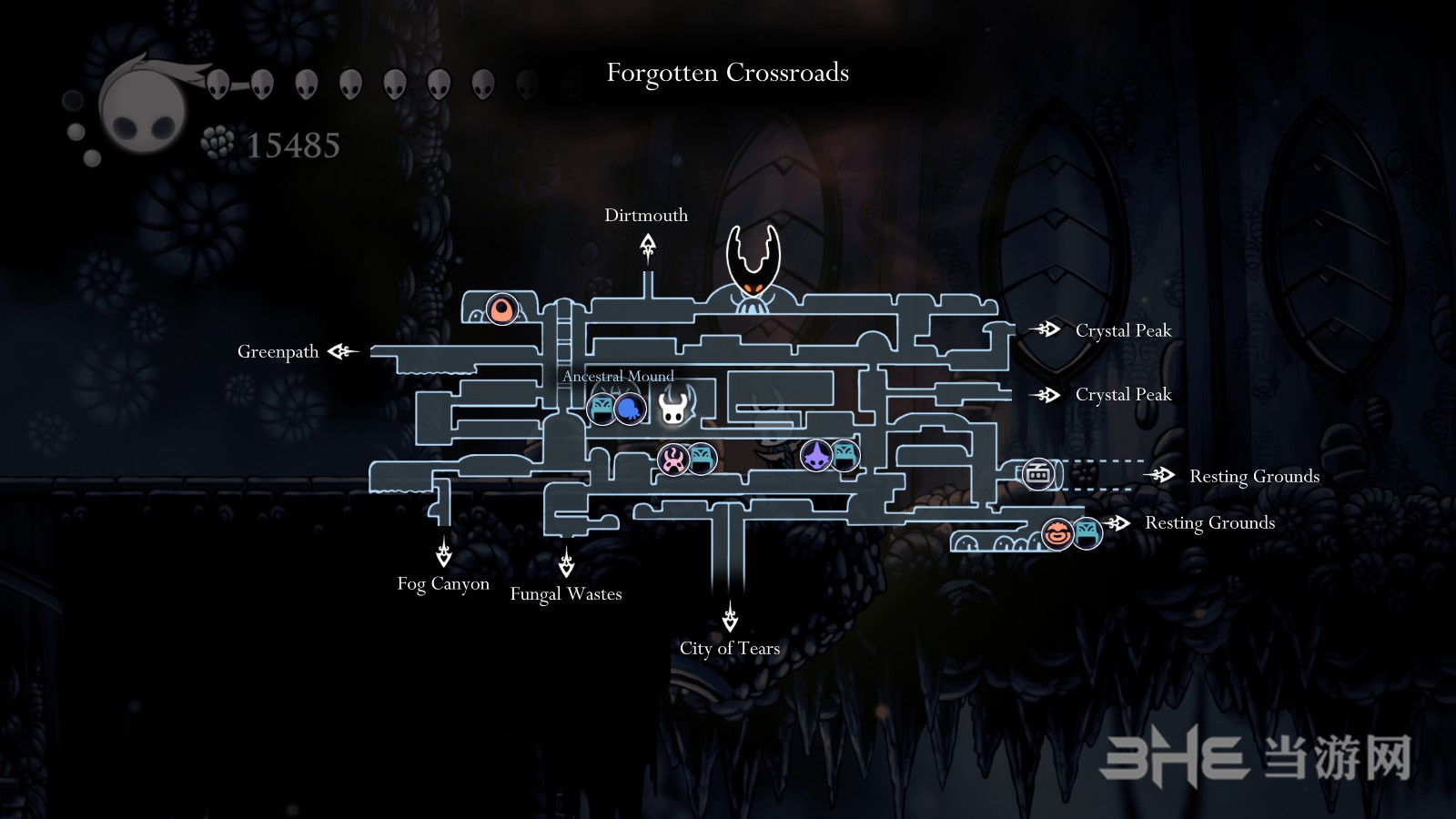Screen dimensions: 1456x819
Task: Select the pink Stag Station pin
Action: [x=673, y=459]
